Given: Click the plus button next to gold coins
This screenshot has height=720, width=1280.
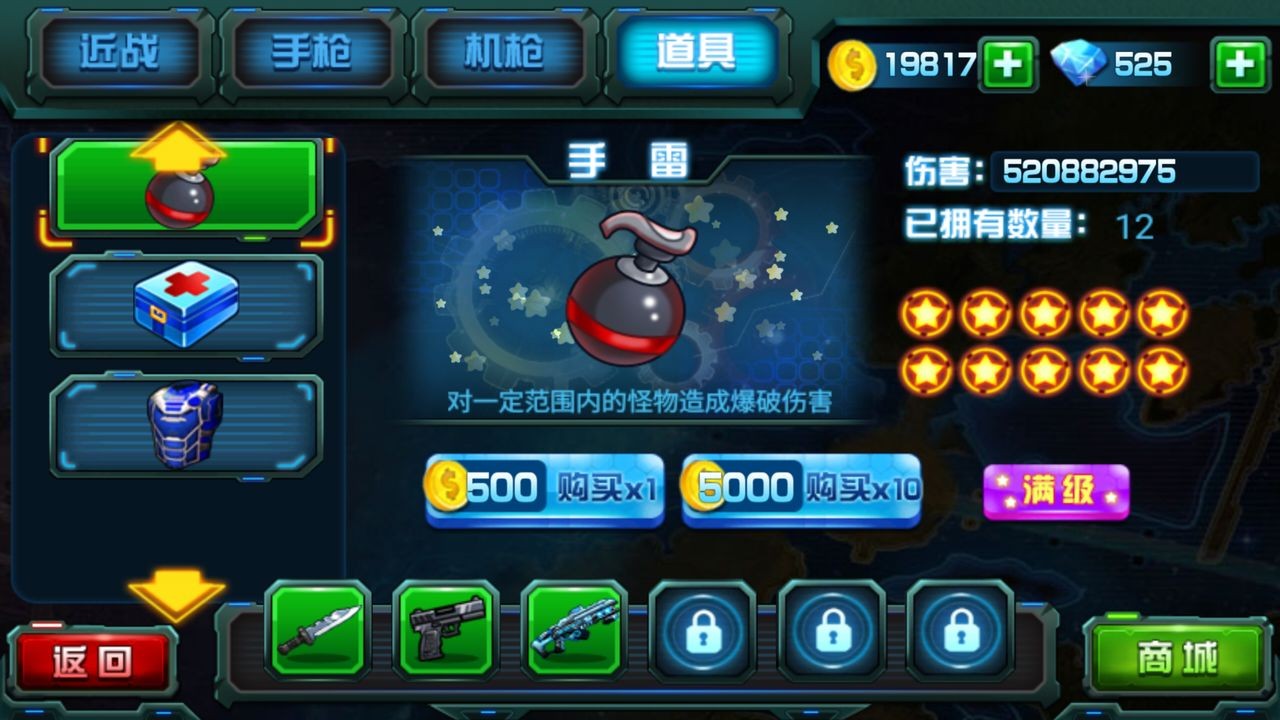Looking at the screenshot, I should (x=1008, y=62).
